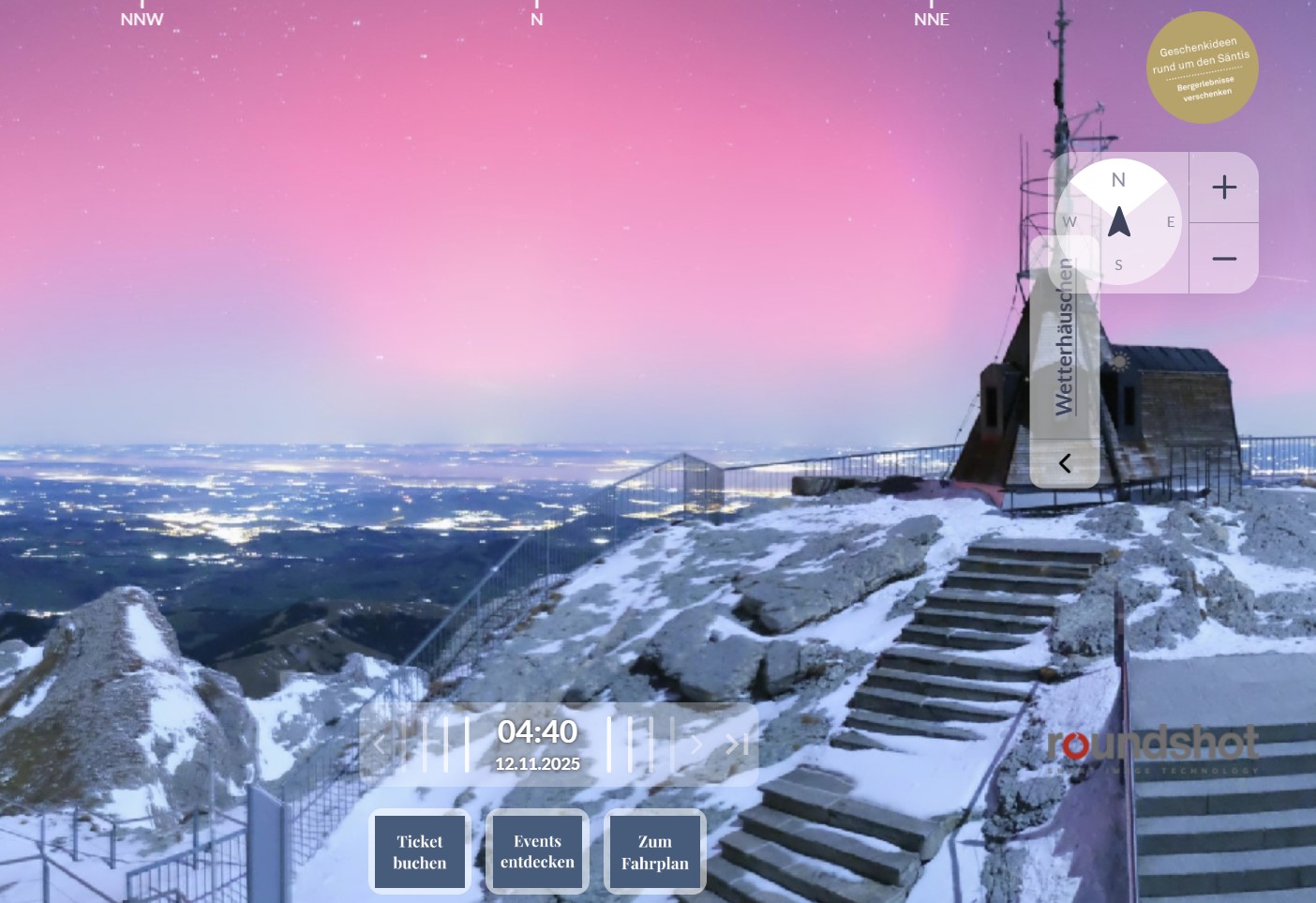Open the Wetterhäuschen side tab

[1065, 338]
